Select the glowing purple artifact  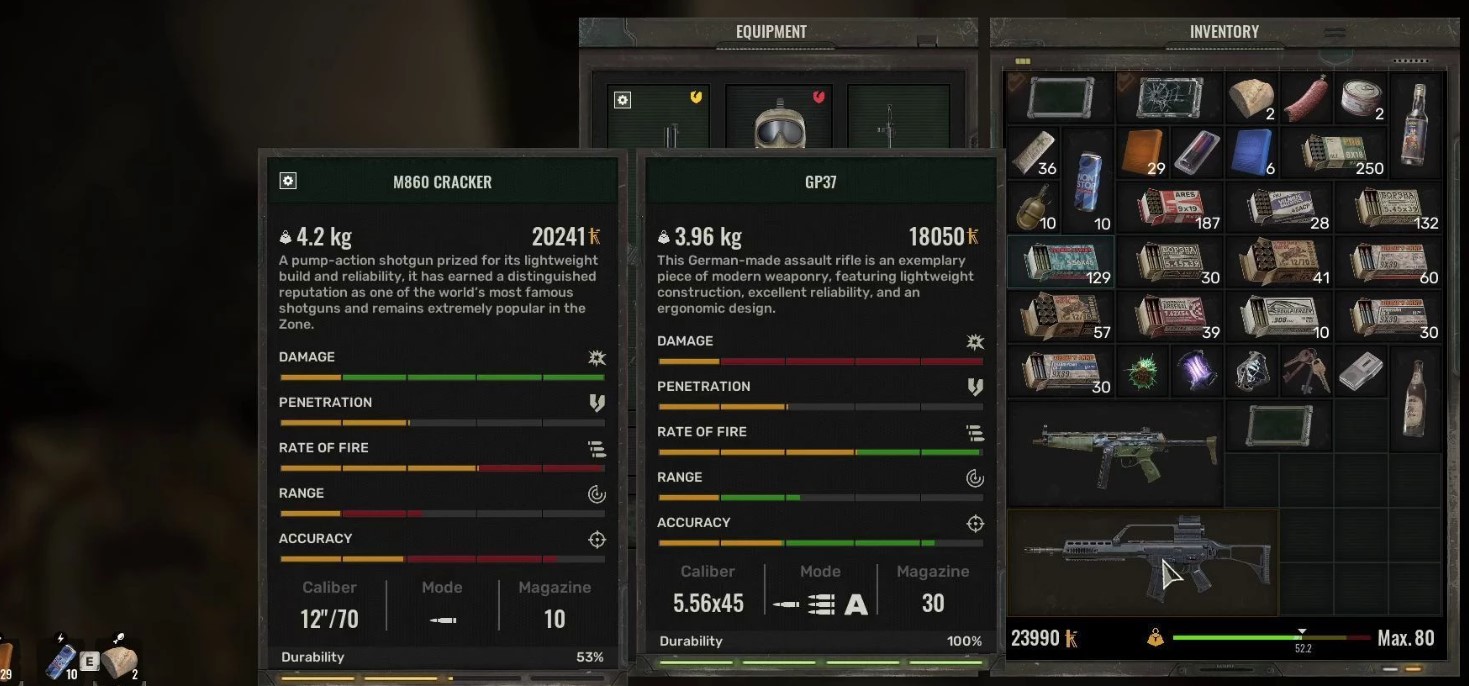tap(1196, 372)
